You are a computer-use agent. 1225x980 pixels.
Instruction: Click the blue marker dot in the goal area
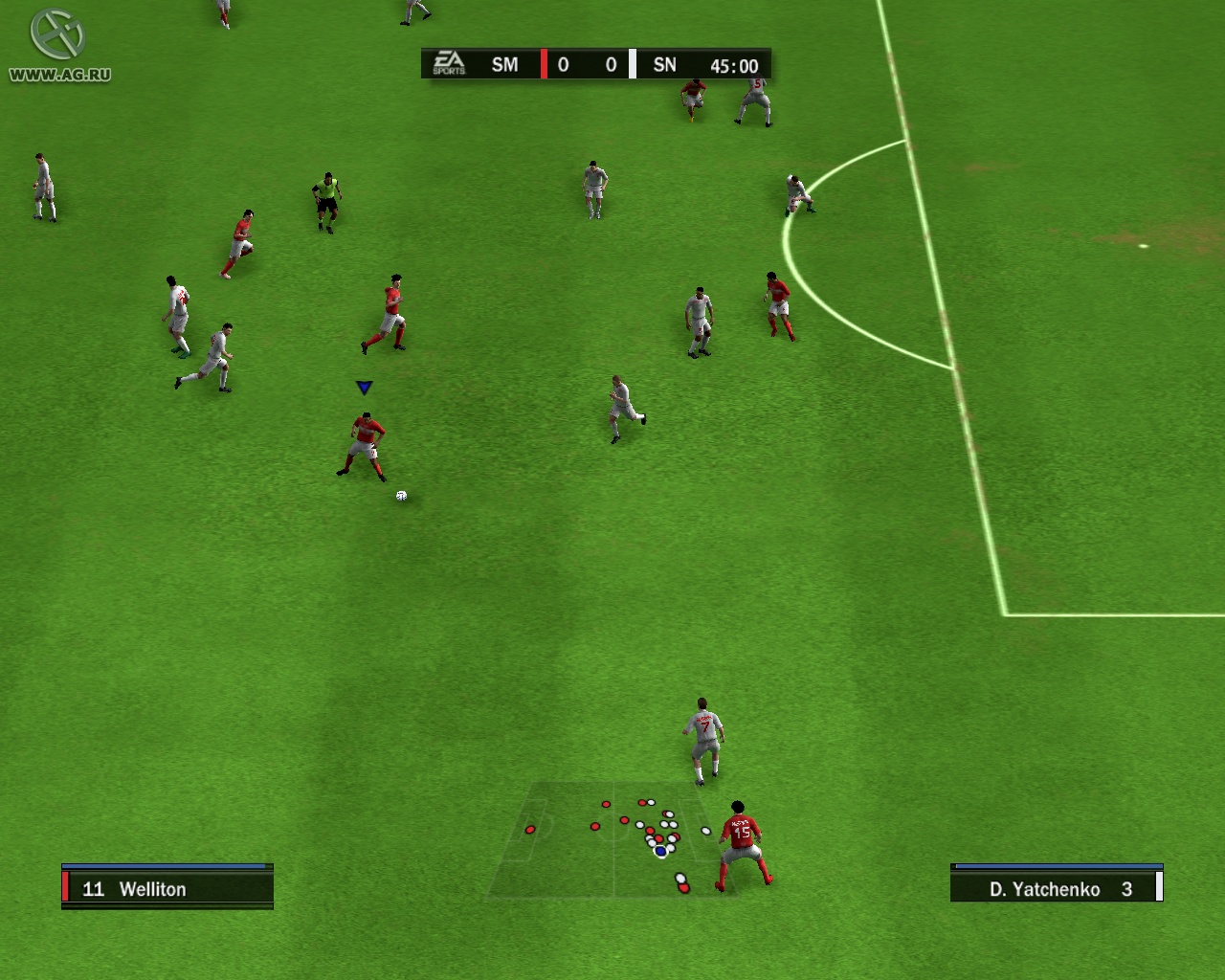pos(658,850)
